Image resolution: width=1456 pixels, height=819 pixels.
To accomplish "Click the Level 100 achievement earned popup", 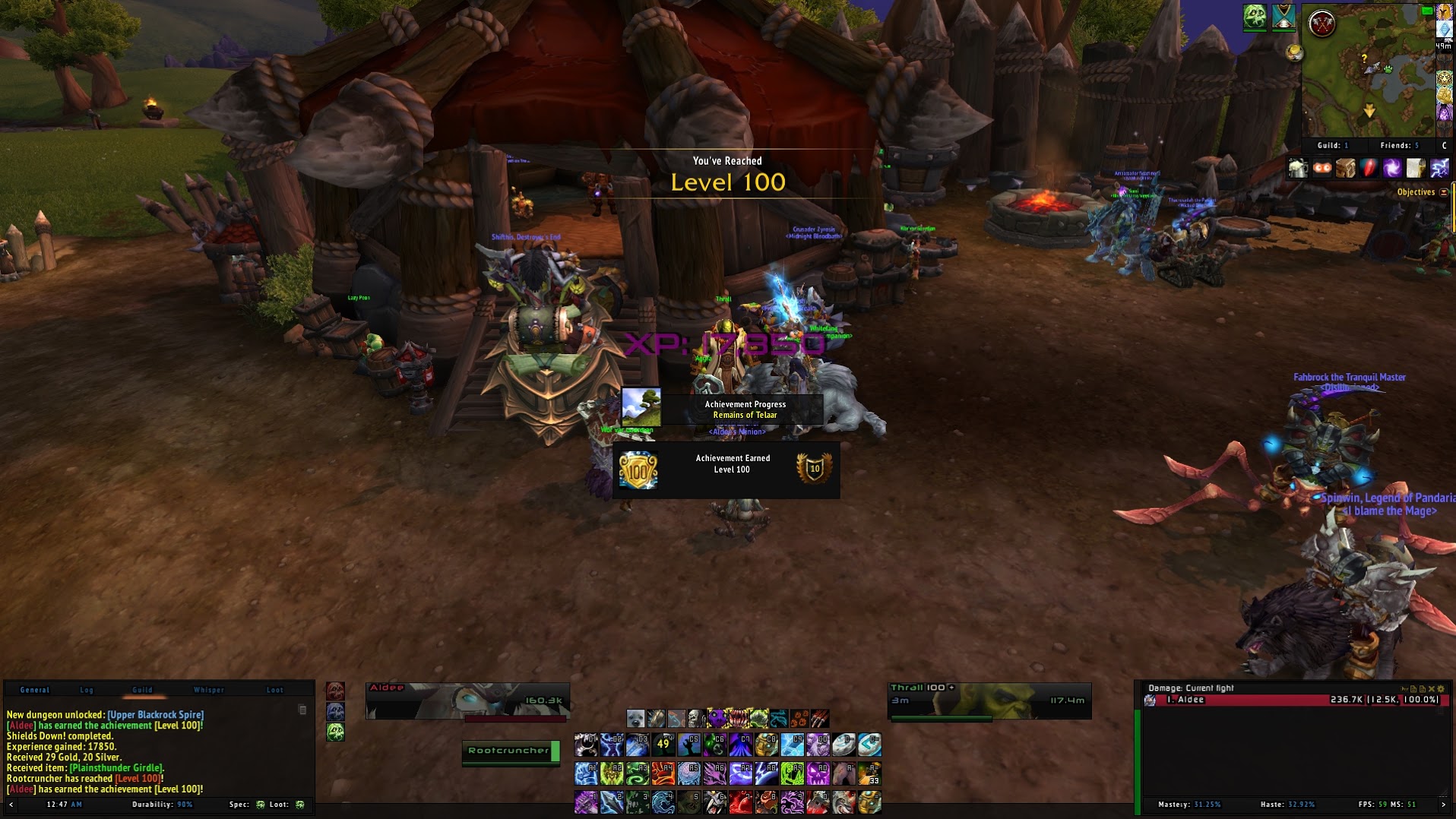I will (x=726, y=470).
